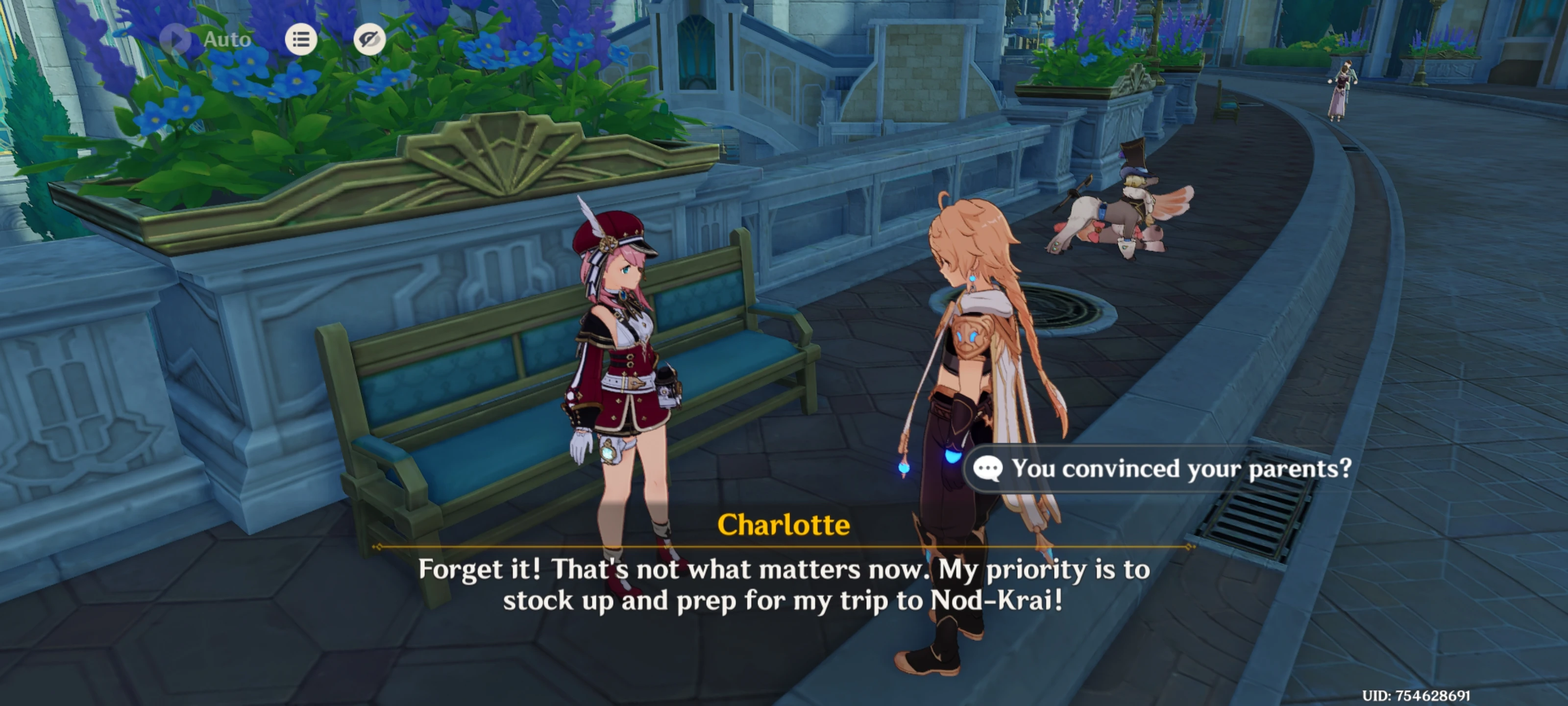This screenshot has width=1568, height=706.
Task: Select Charlotte's name label
Action: pyautogui.click(x=784, y=525)
